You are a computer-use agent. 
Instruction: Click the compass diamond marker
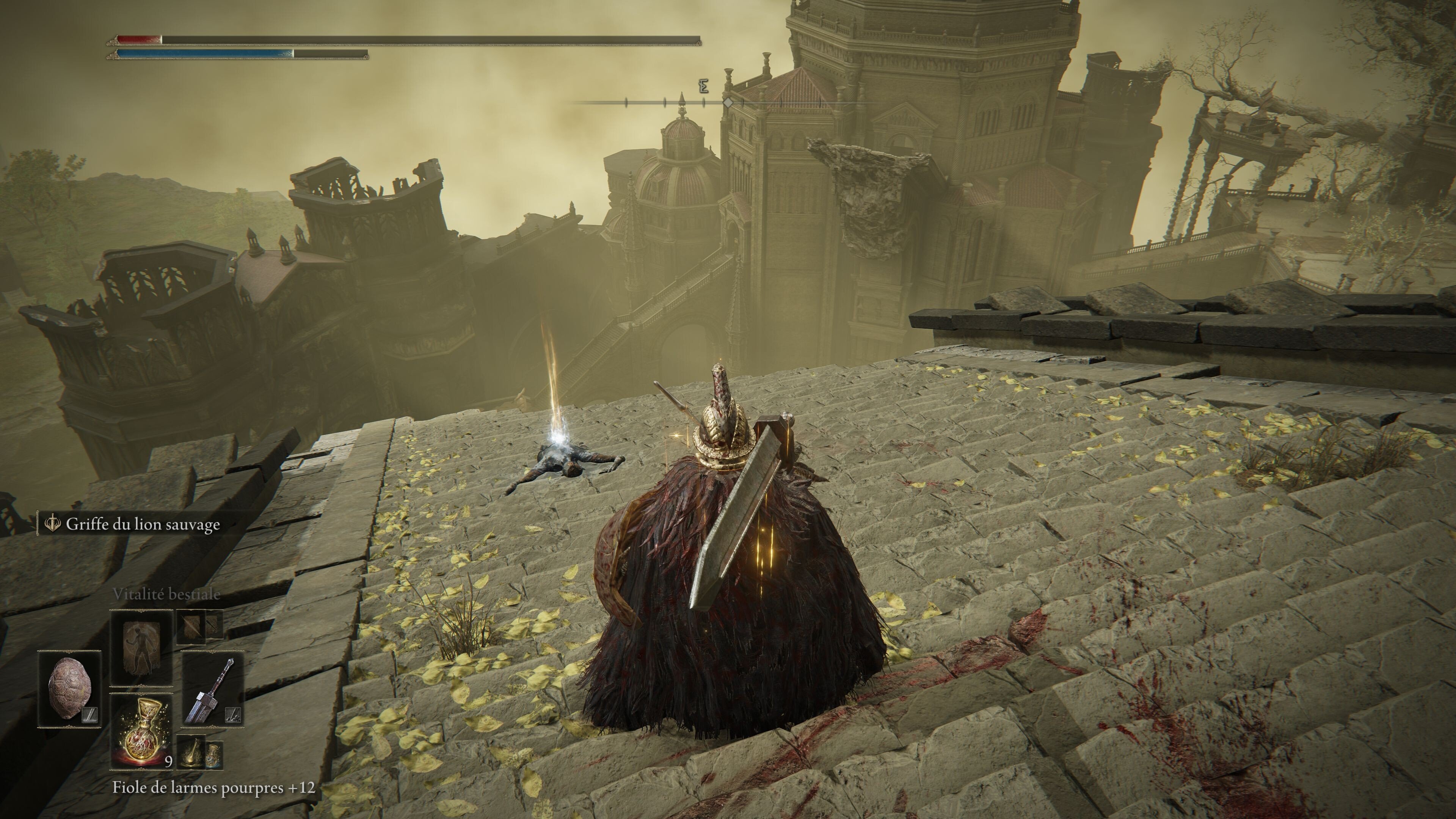[728, 103]
